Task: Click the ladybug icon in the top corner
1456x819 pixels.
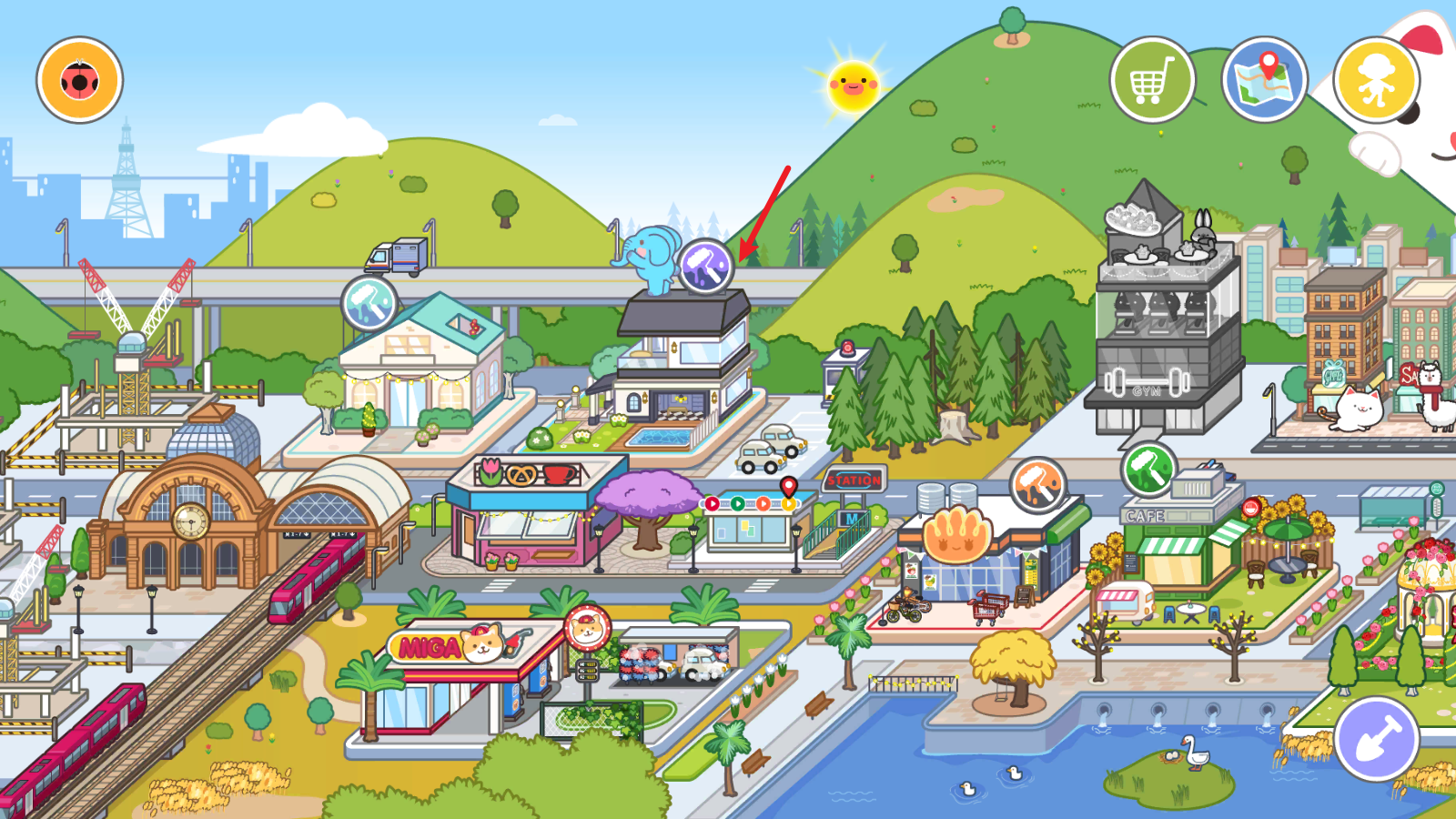Action: pos(78,80)
